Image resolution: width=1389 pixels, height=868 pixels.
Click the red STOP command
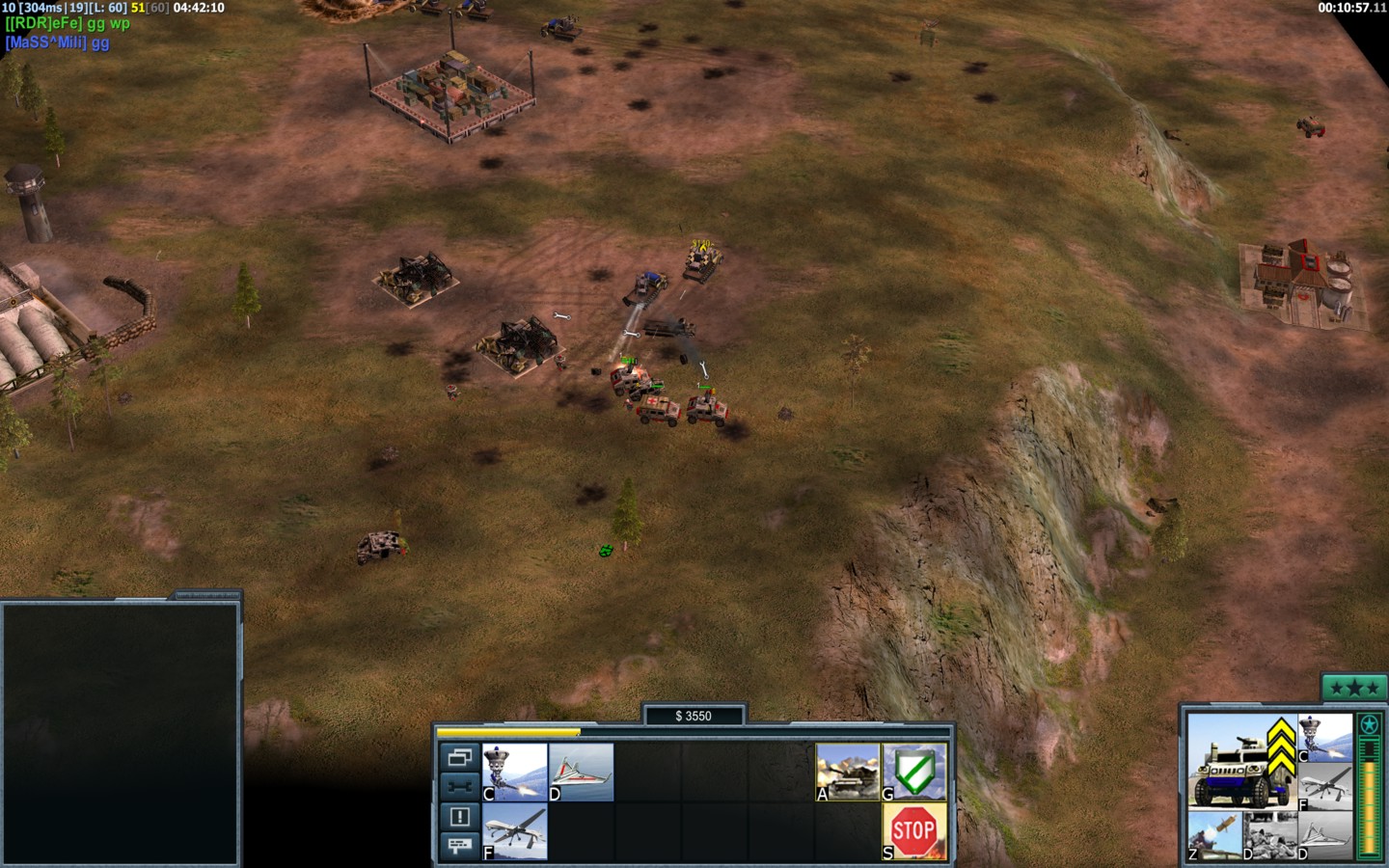(x=914, y=831)
